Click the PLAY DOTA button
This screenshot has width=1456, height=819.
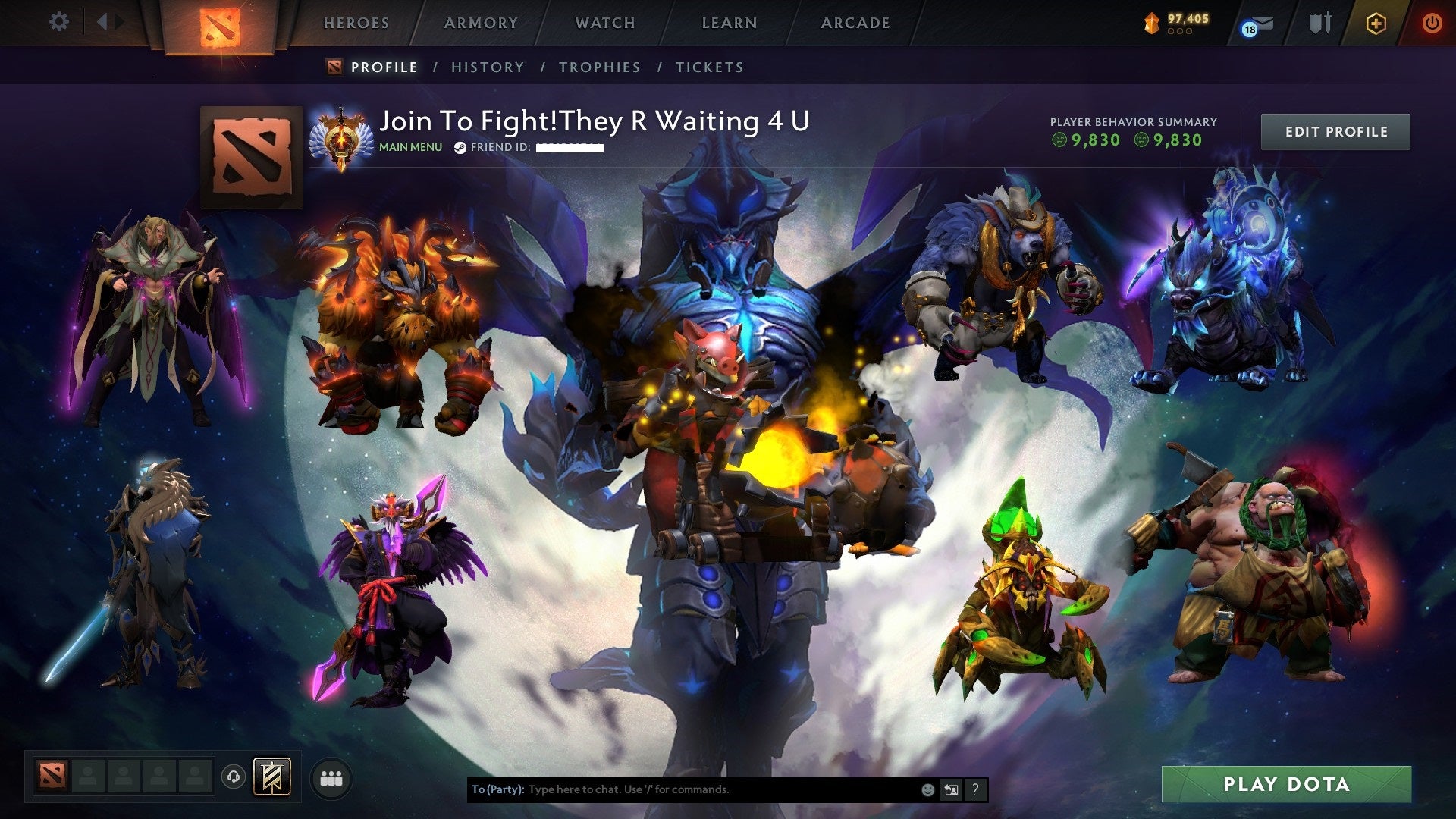(1306, 785)
